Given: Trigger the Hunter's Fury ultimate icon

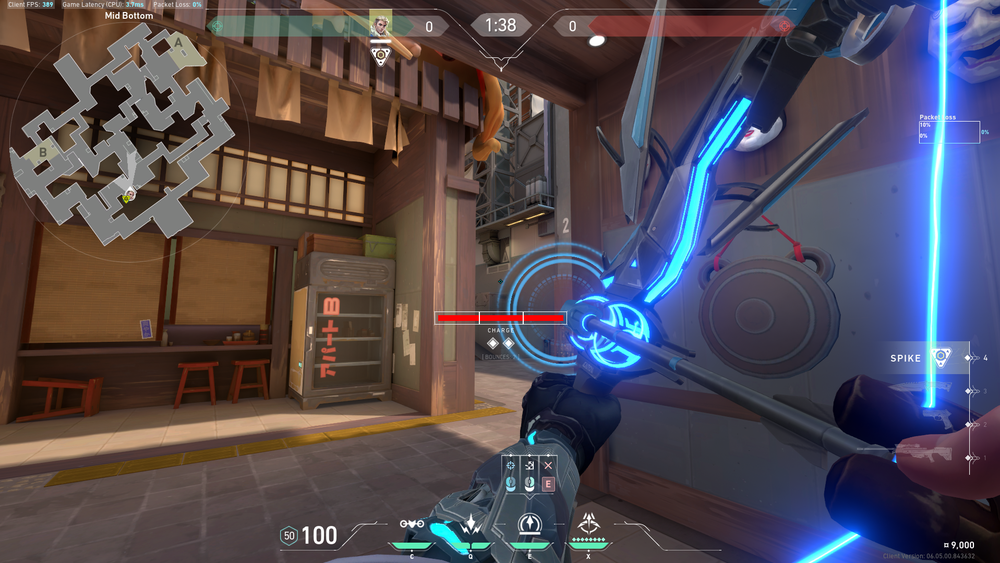Looking at the screenshot, I should 589,522.
